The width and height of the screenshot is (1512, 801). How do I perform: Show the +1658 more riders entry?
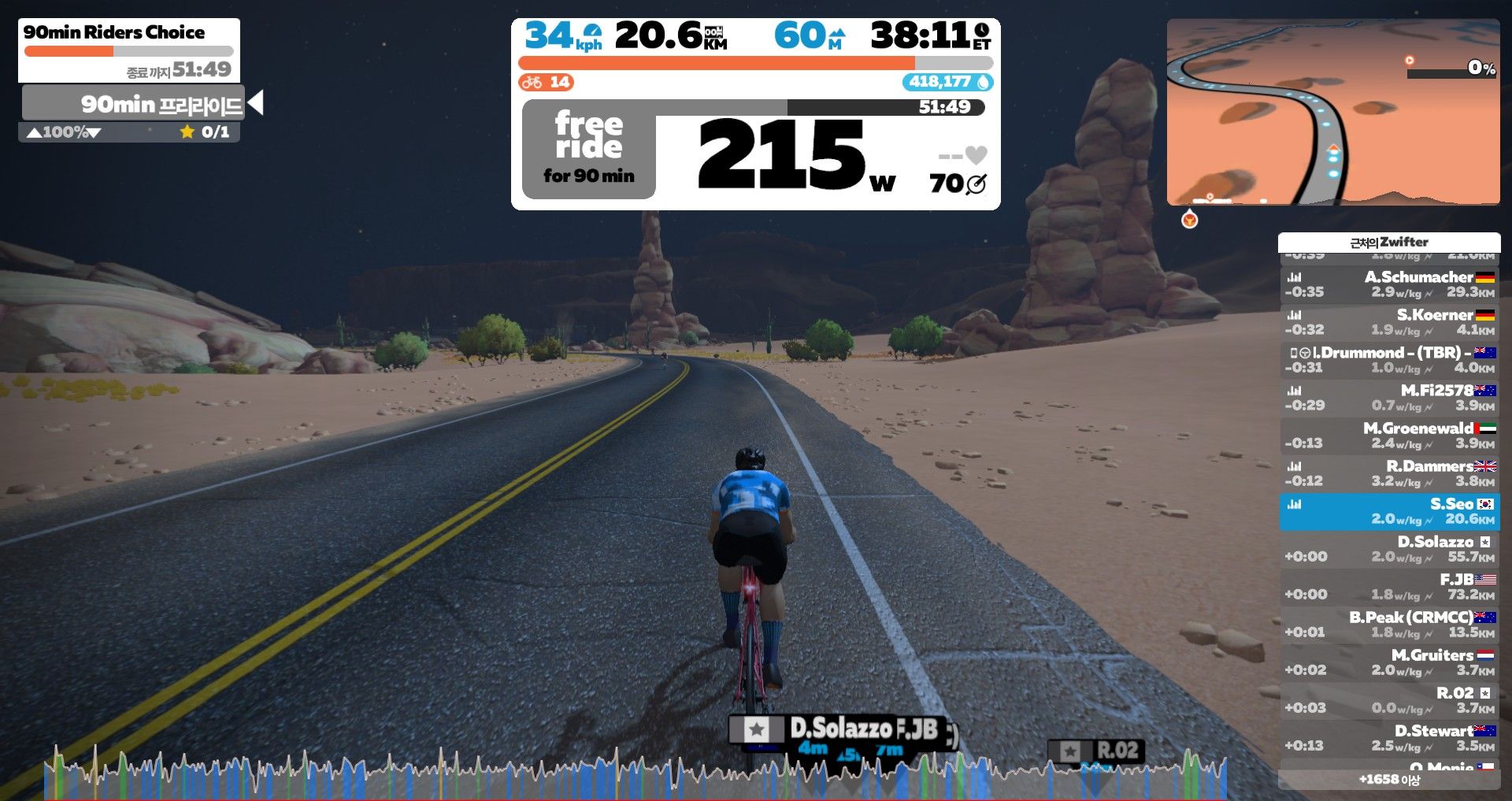coord(1389,780)
